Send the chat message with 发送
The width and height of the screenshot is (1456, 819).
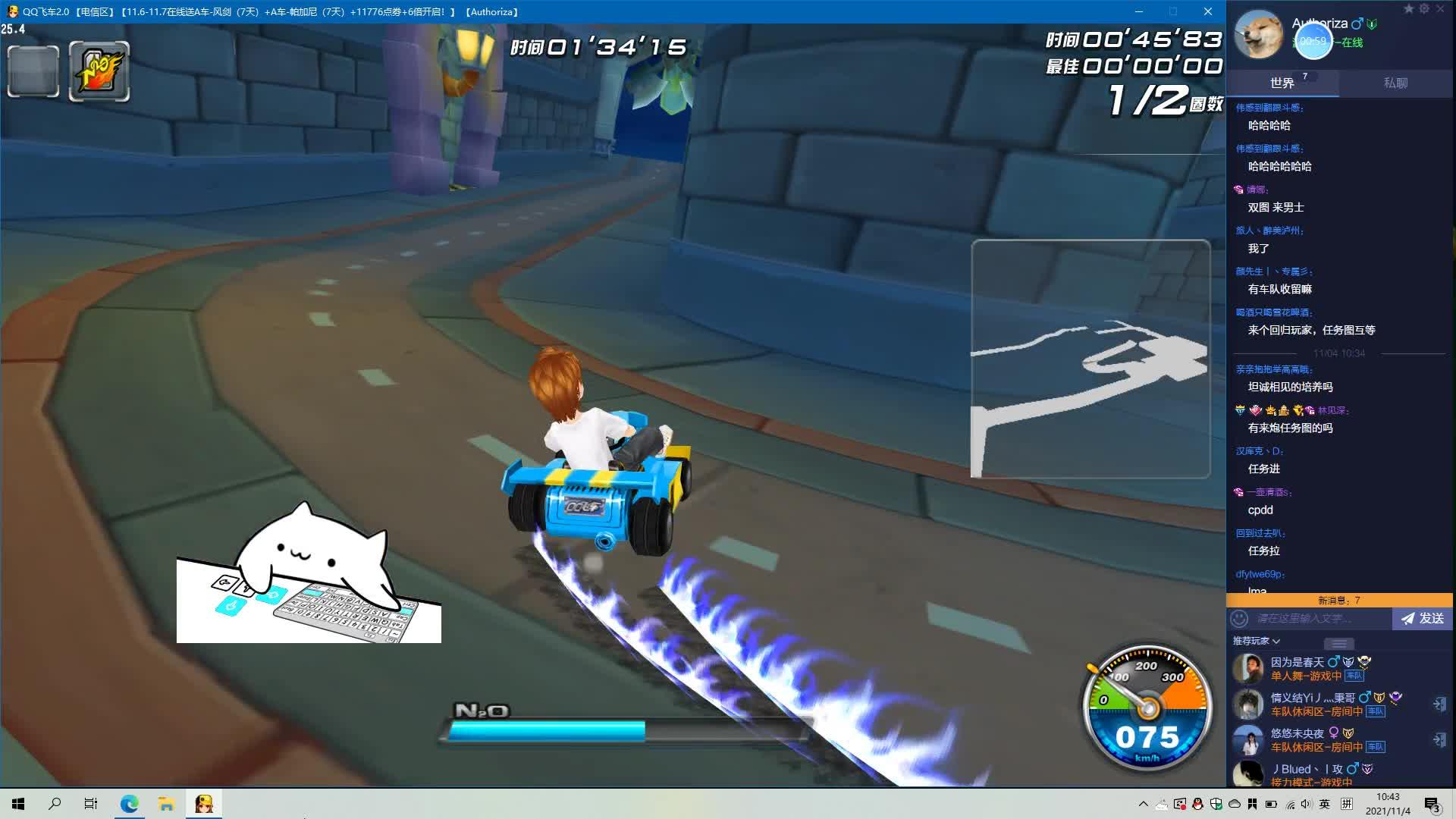pos(1422,619)
